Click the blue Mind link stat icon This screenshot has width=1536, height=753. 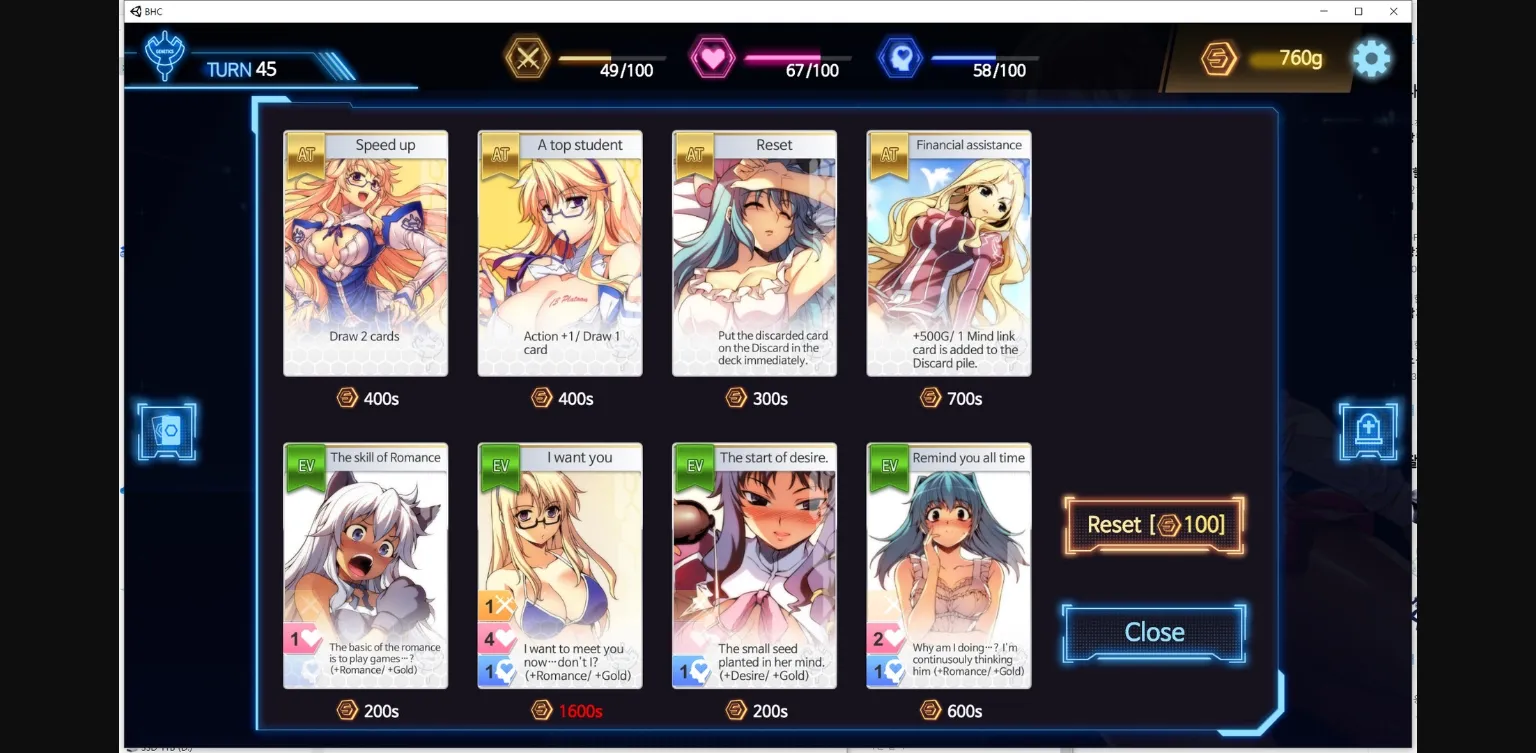(x=899, y=58)
